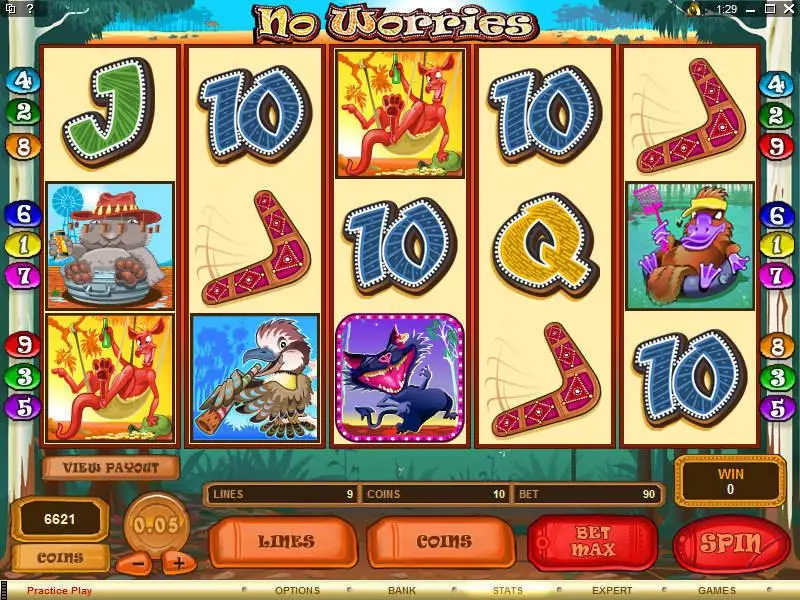This screenshot has width=800, height=600.
Task: Increase coin size with the plus button
Action: click(x=178, y=563)
